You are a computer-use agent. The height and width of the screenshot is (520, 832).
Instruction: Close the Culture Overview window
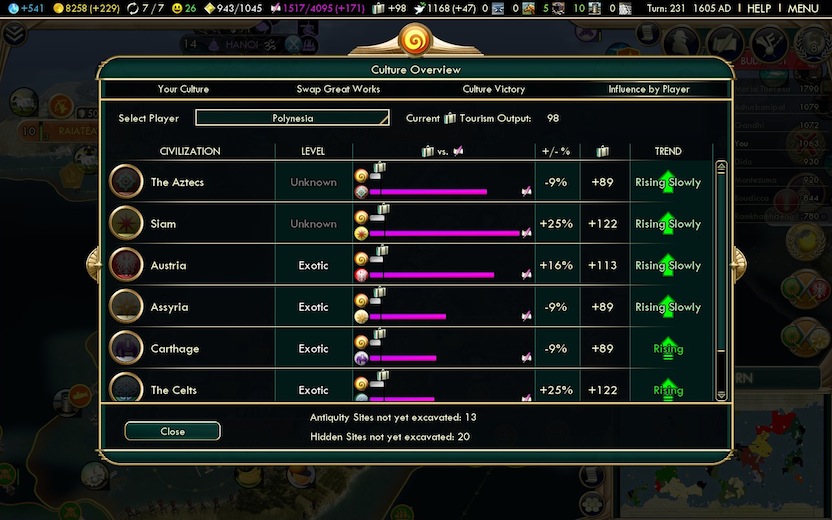(172, 431)
